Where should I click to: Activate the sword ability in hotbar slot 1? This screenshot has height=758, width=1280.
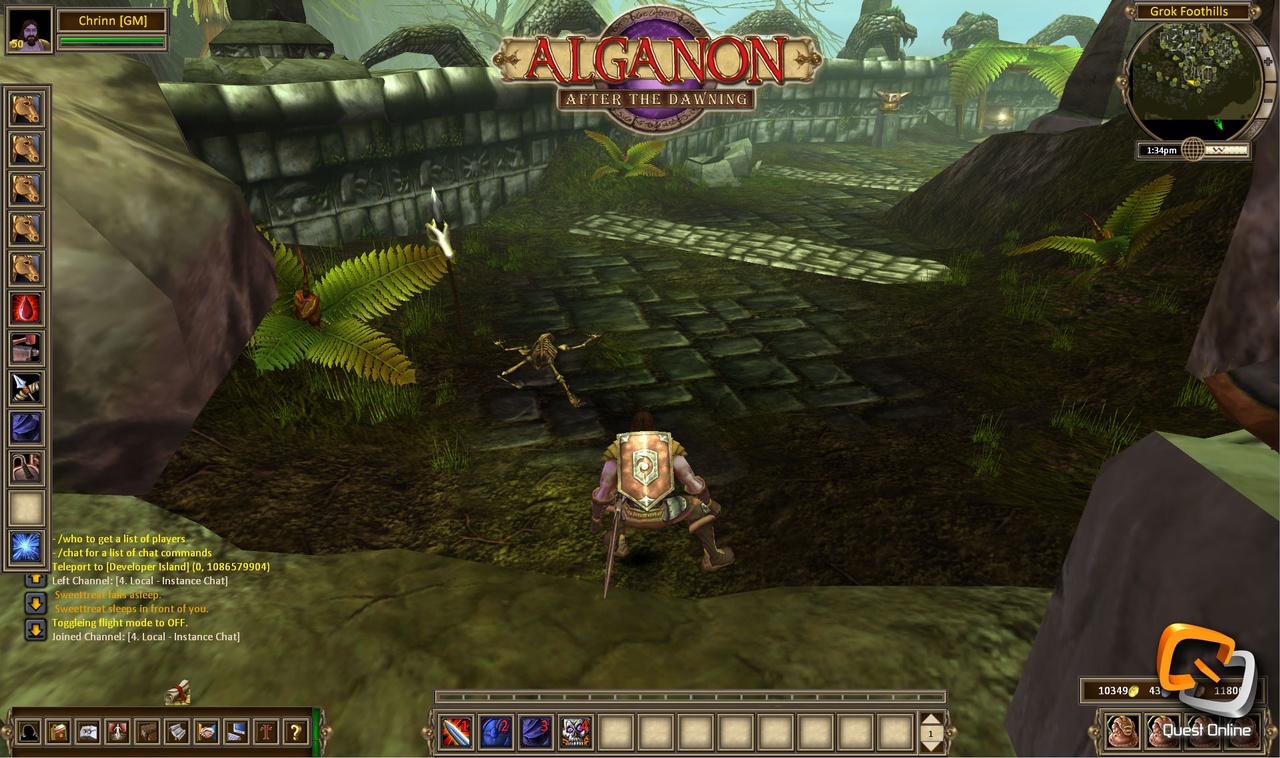pos(455,732)
